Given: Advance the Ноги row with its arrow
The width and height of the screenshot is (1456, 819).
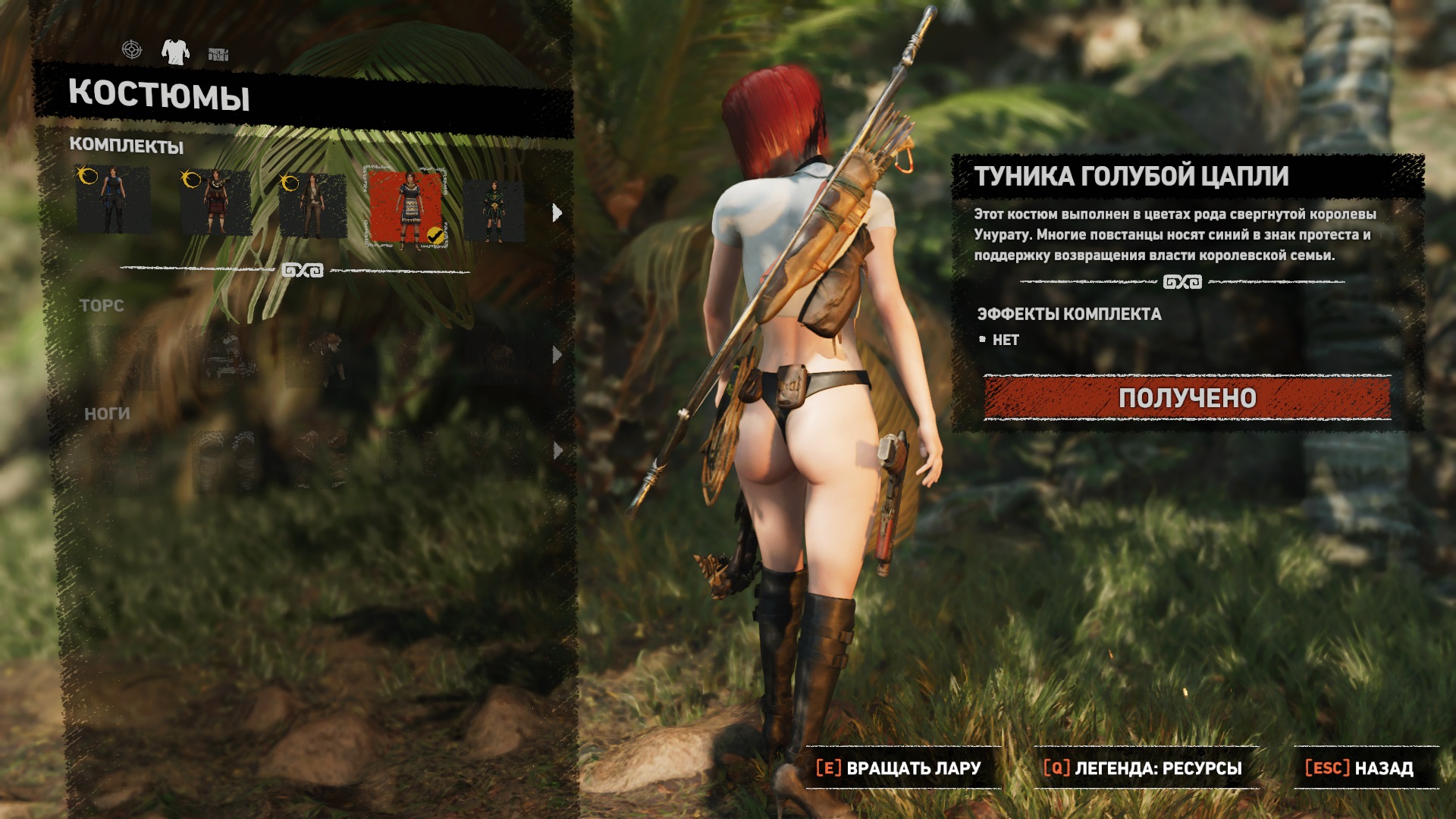Looking at the screenshot, I should point(557,450).
